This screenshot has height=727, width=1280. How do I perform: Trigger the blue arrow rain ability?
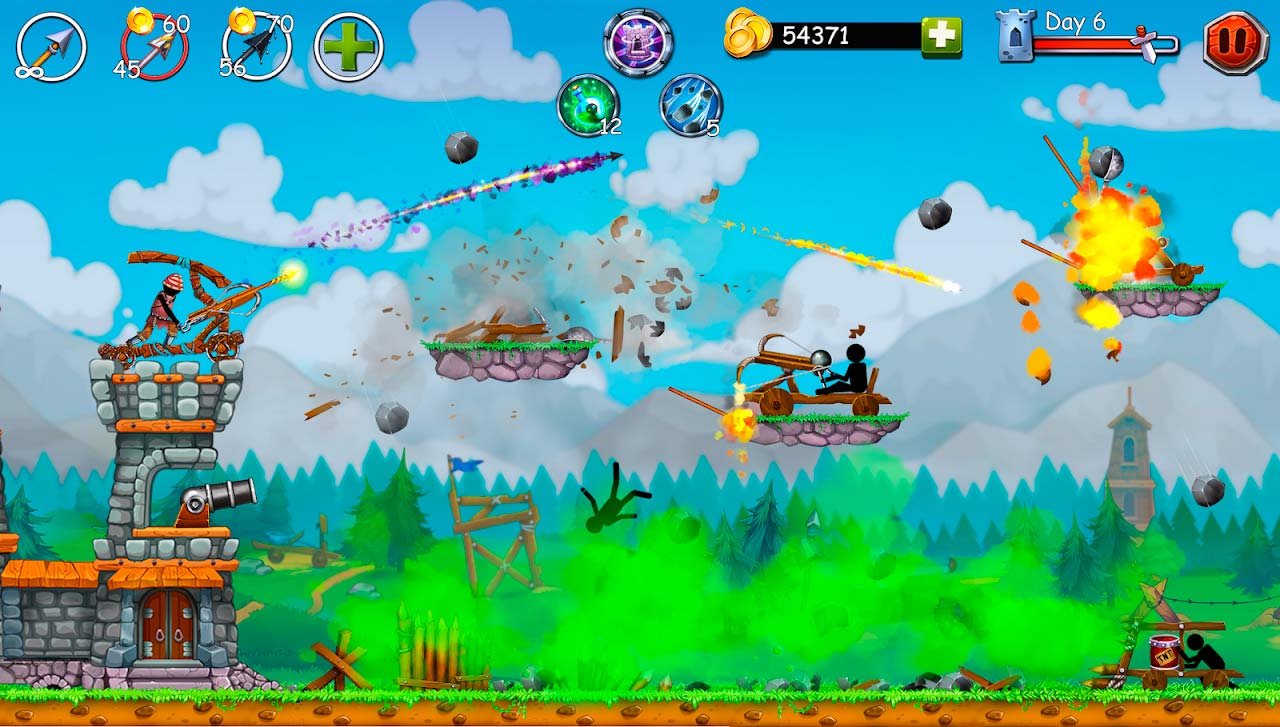(690, 105)
